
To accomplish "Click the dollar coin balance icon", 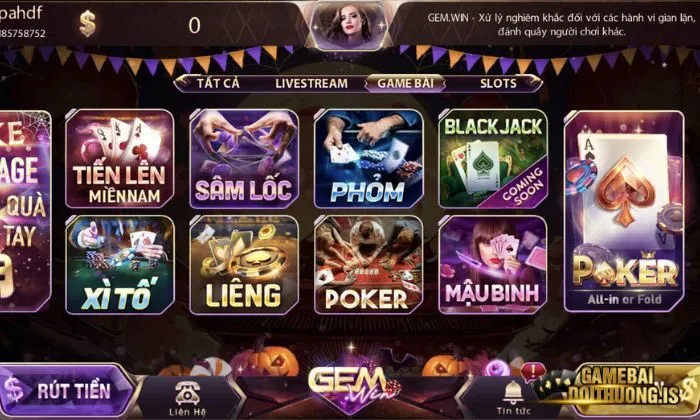I will pyautogui.click(x=89, y=24).
